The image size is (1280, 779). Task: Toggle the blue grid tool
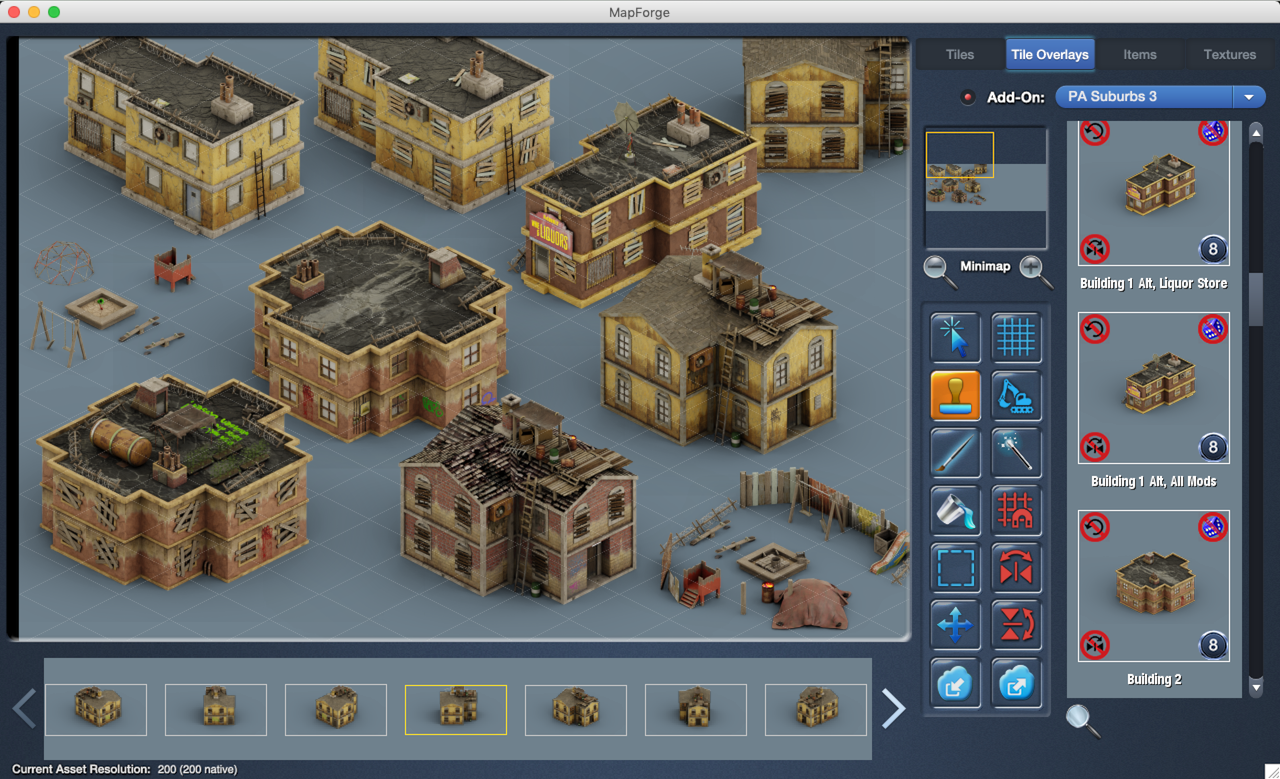point(1016,338)
